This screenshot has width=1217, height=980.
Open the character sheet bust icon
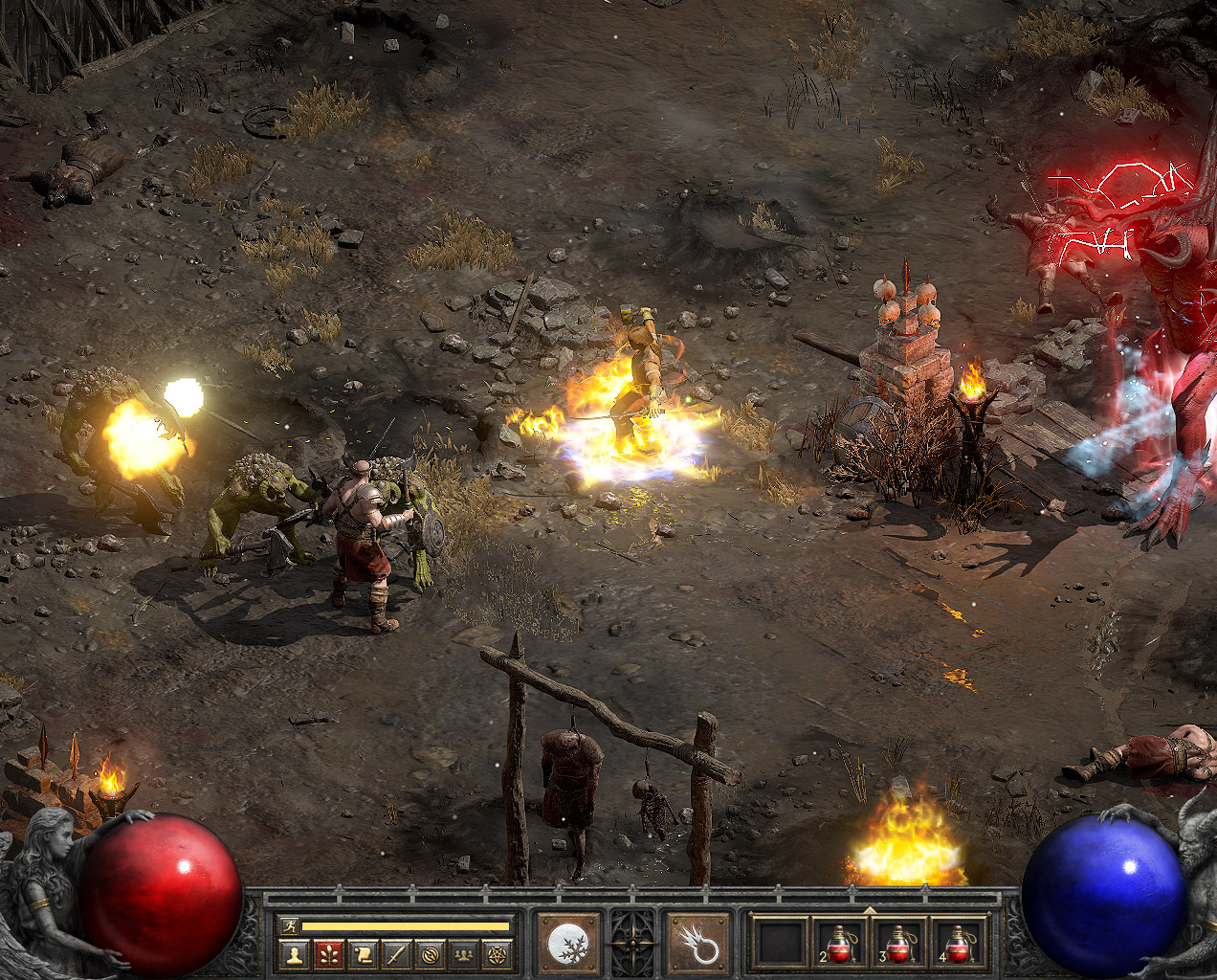pyautogui.click(x=296, y=954)
